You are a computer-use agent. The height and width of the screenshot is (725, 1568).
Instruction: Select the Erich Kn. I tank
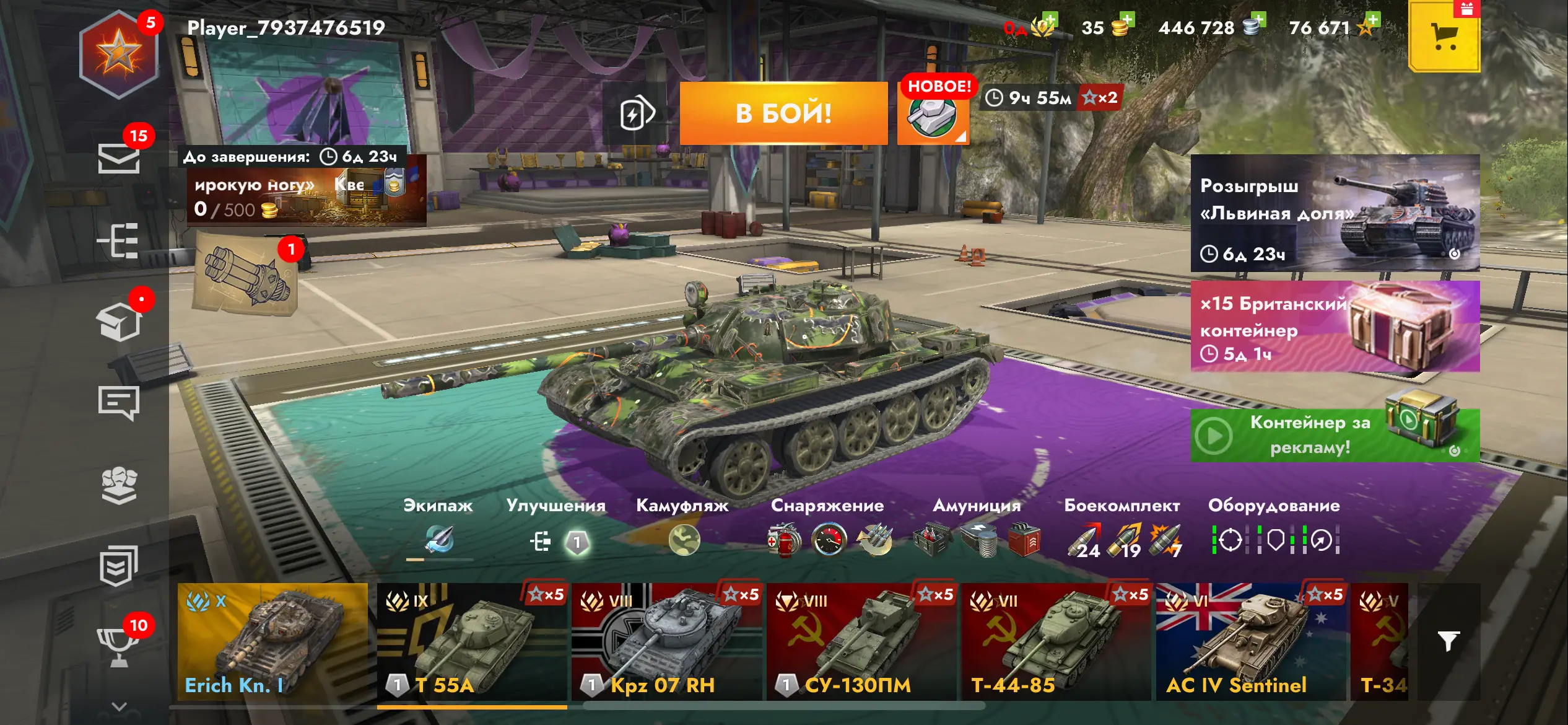point(272,642)
